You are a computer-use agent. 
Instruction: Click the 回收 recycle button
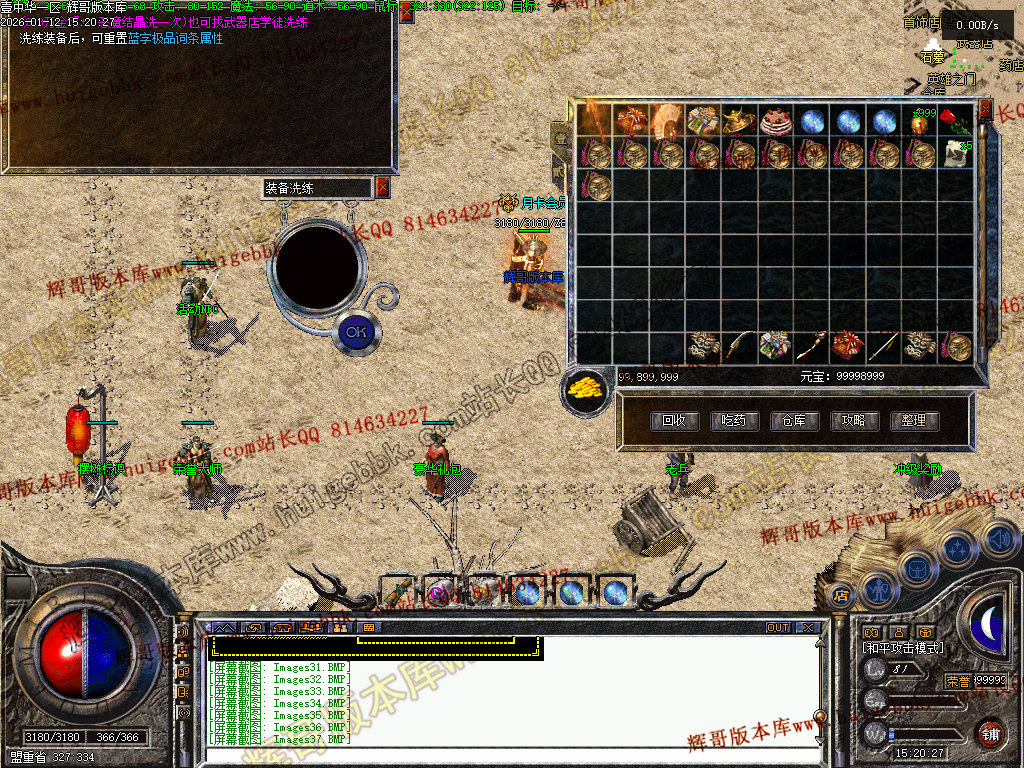coord(674,421)
